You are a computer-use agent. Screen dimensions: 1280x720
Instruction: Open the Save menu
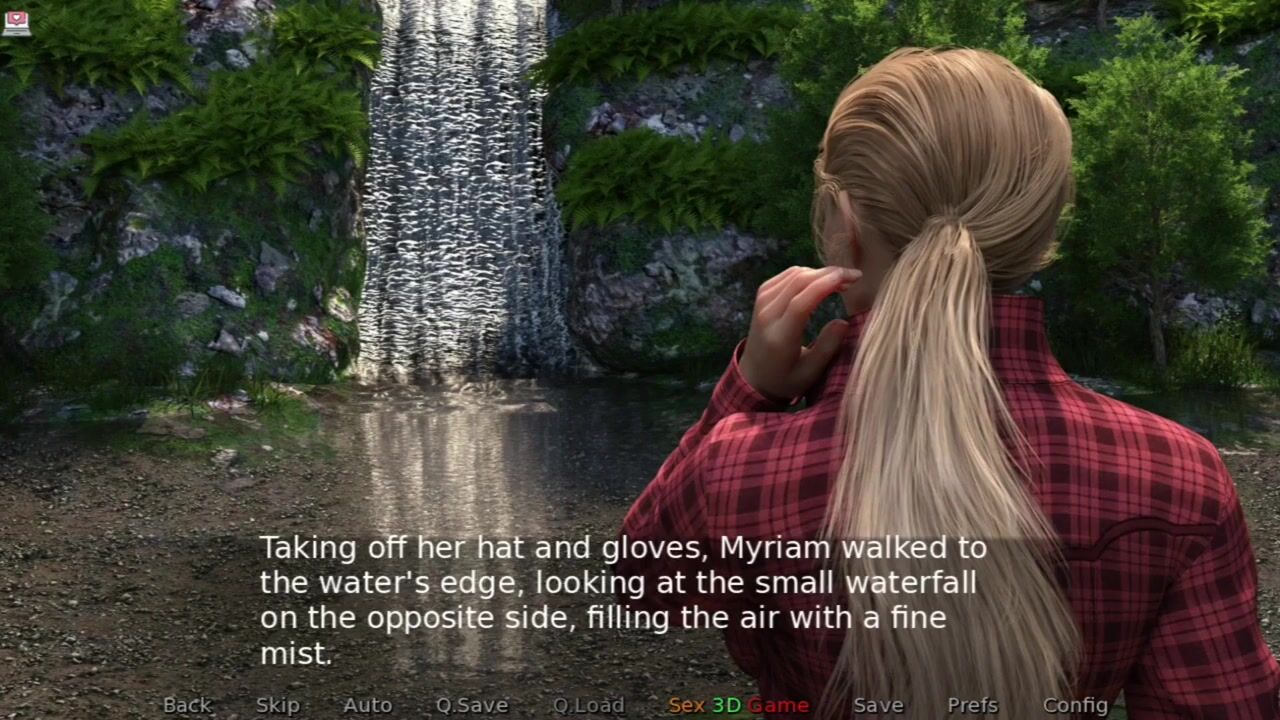(878, 705)
